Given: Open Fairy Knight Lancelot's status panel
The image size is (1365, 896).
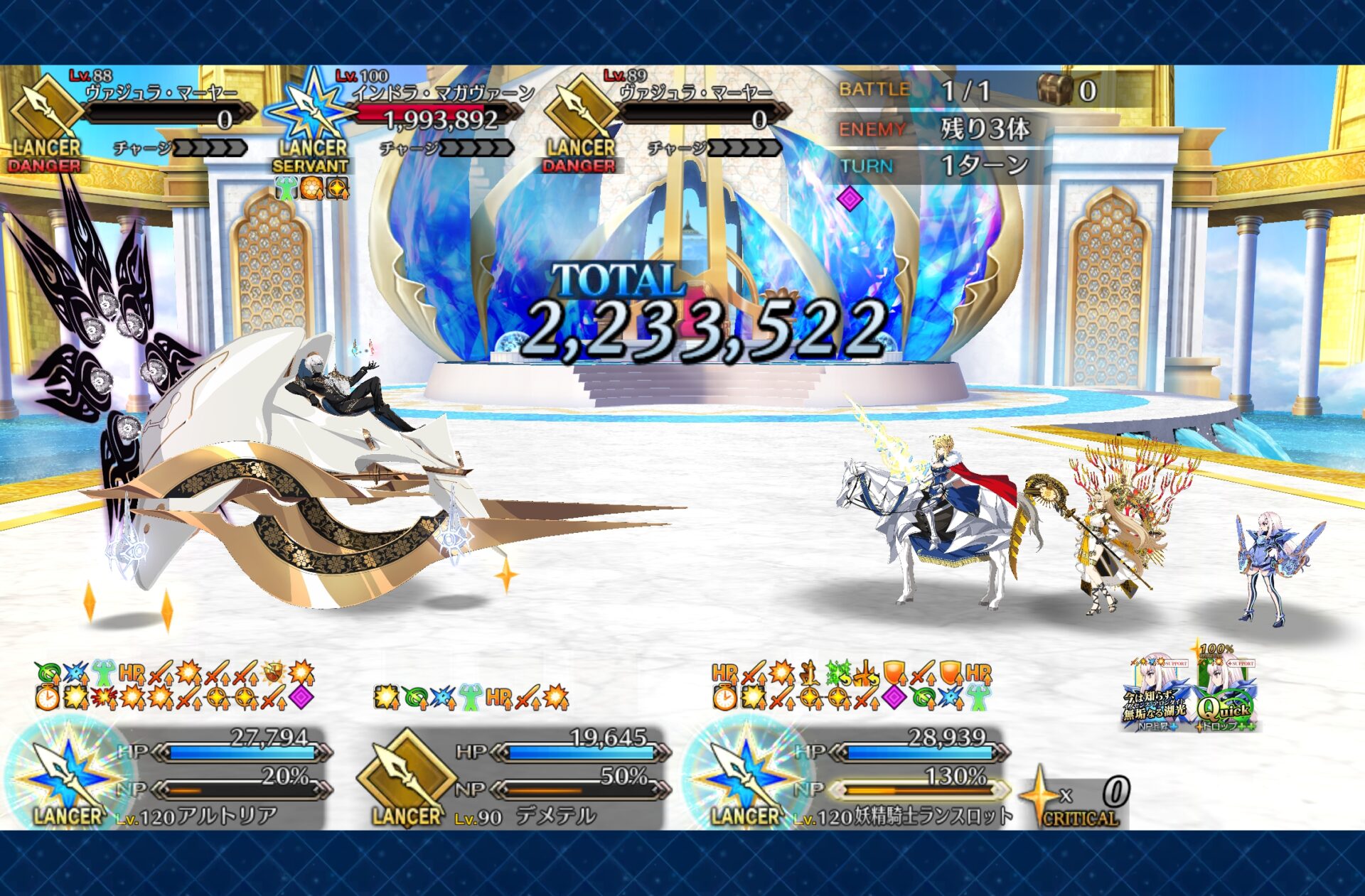Looking at the screenshot, I should pos(850,778).
